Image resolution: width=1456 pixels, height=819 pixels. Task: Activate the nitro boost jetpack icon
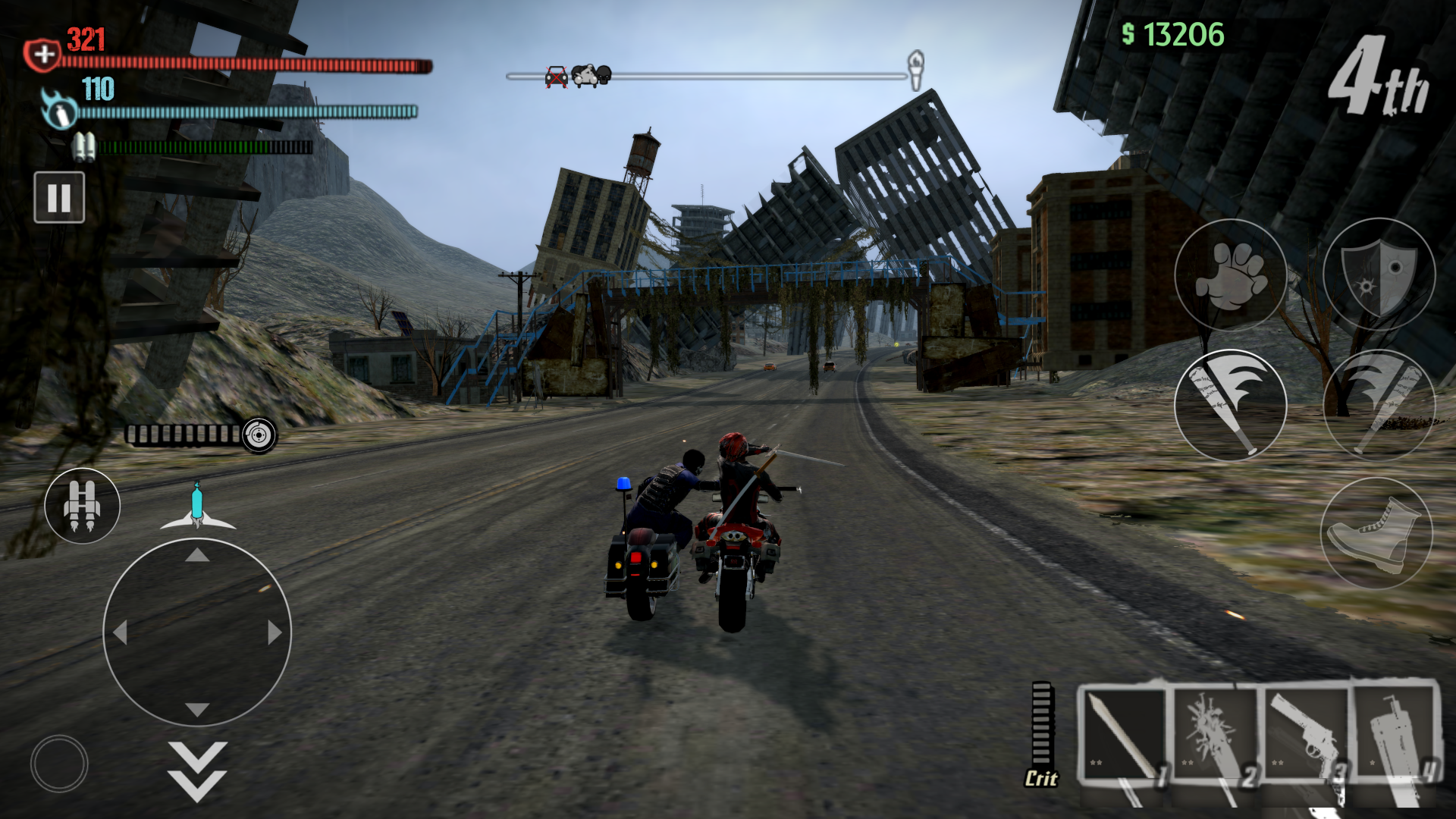point(82,507)
